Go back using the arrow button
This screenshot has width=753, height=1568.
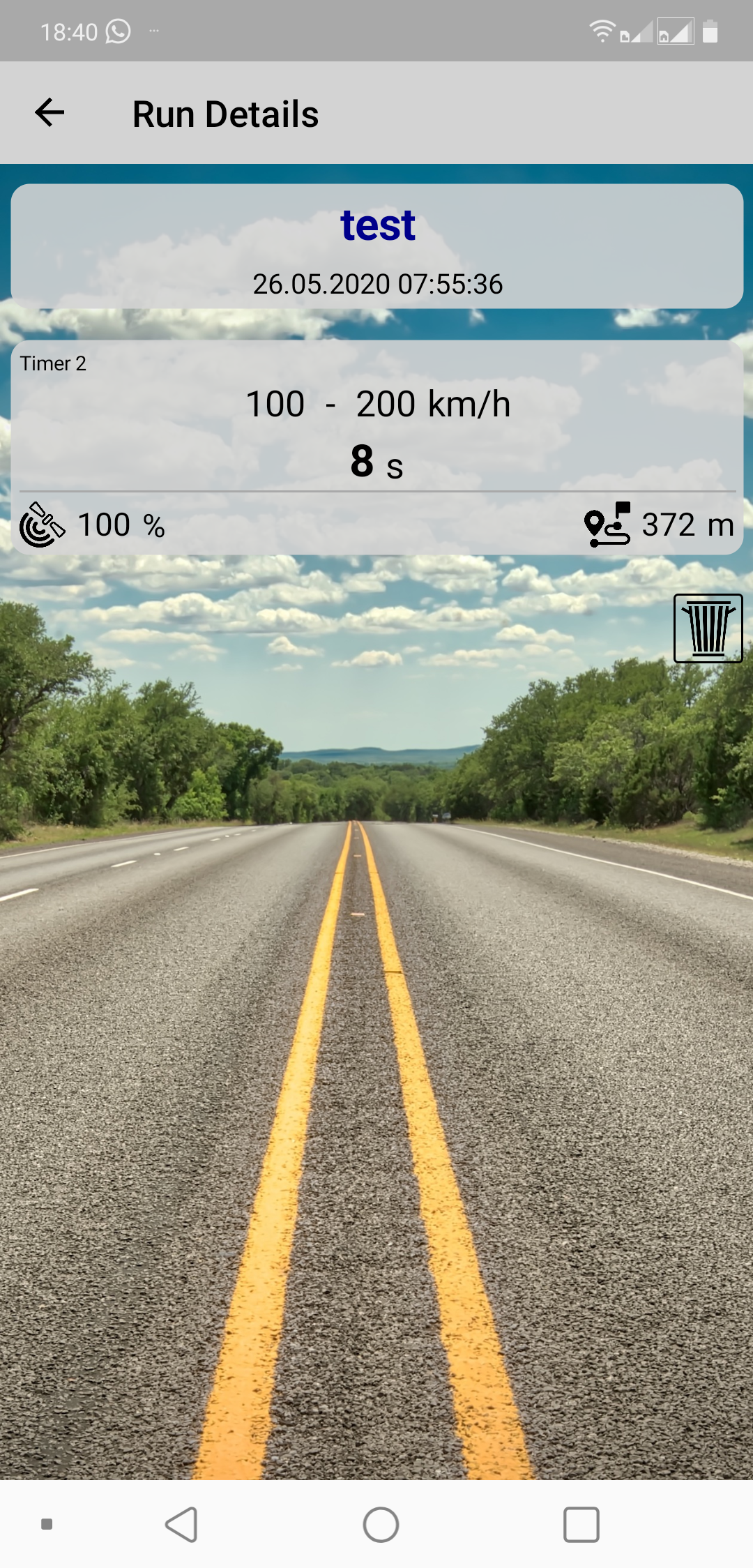[50, 113]
